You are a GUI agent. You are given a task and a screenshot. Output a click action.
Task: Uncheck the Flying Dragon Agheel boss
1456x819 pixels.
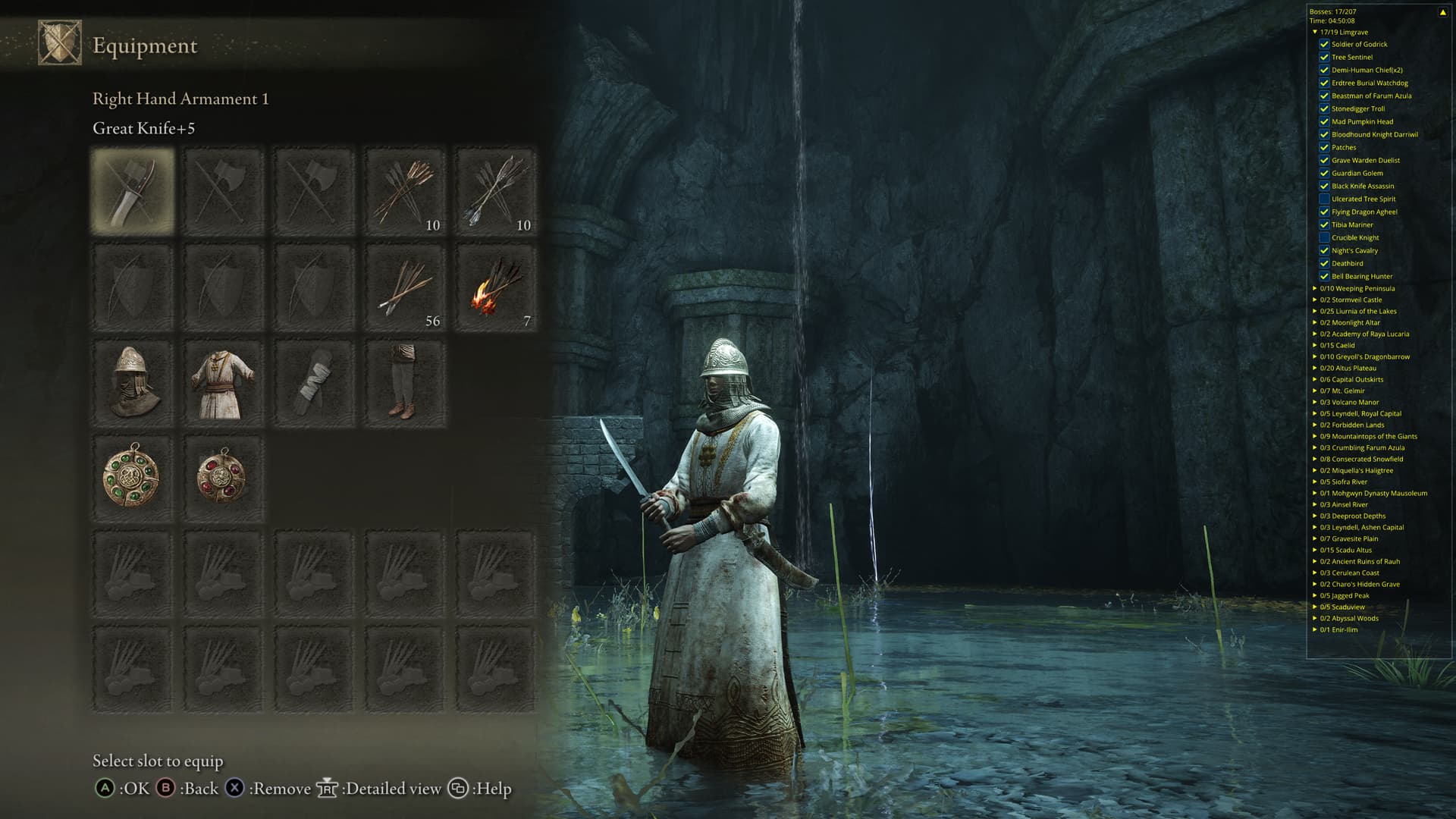pos(1324,212)
